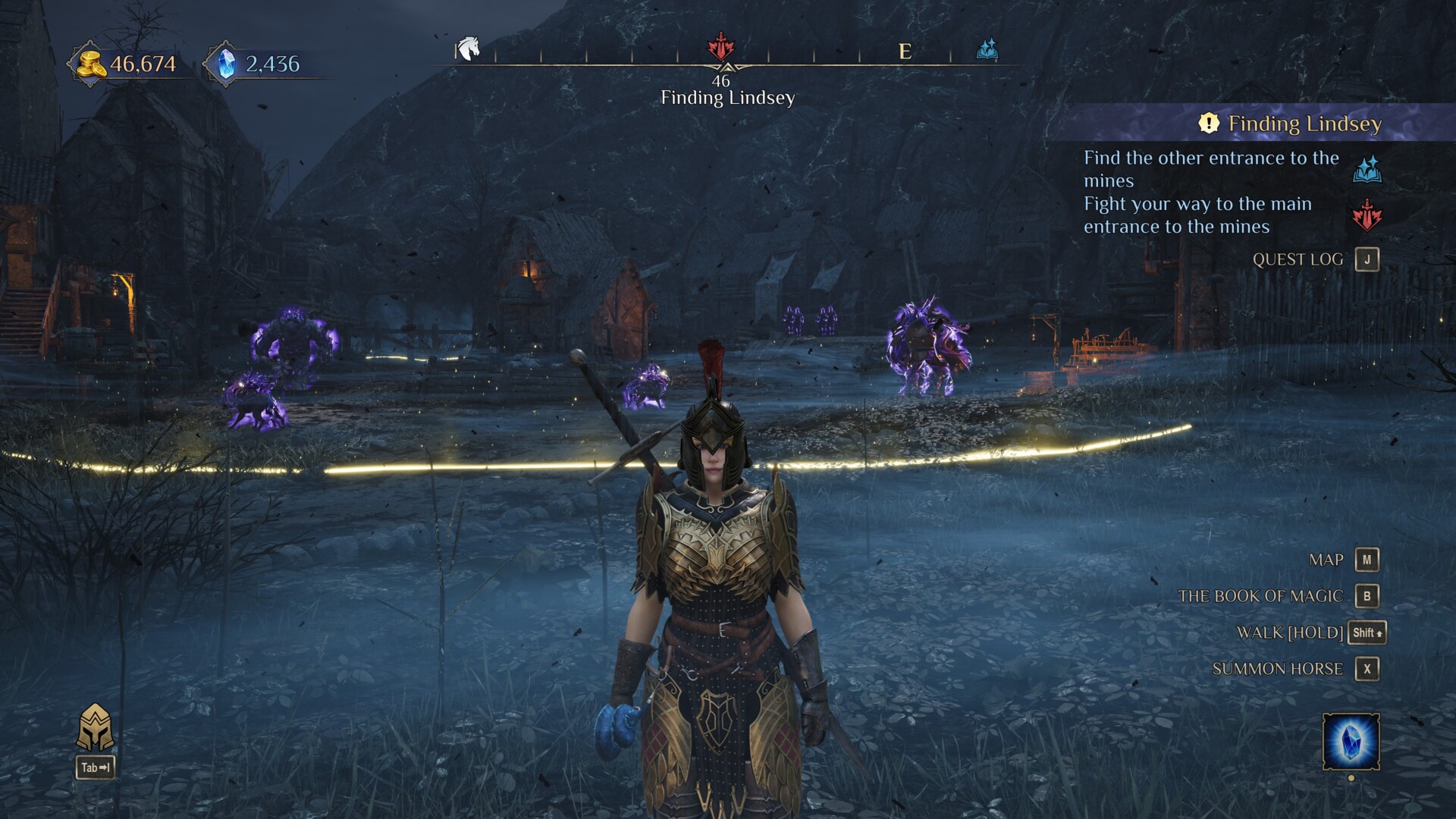Click the blue crystal currency icon
This screenshot has height=819, width=1456.
tap(226, 64)
